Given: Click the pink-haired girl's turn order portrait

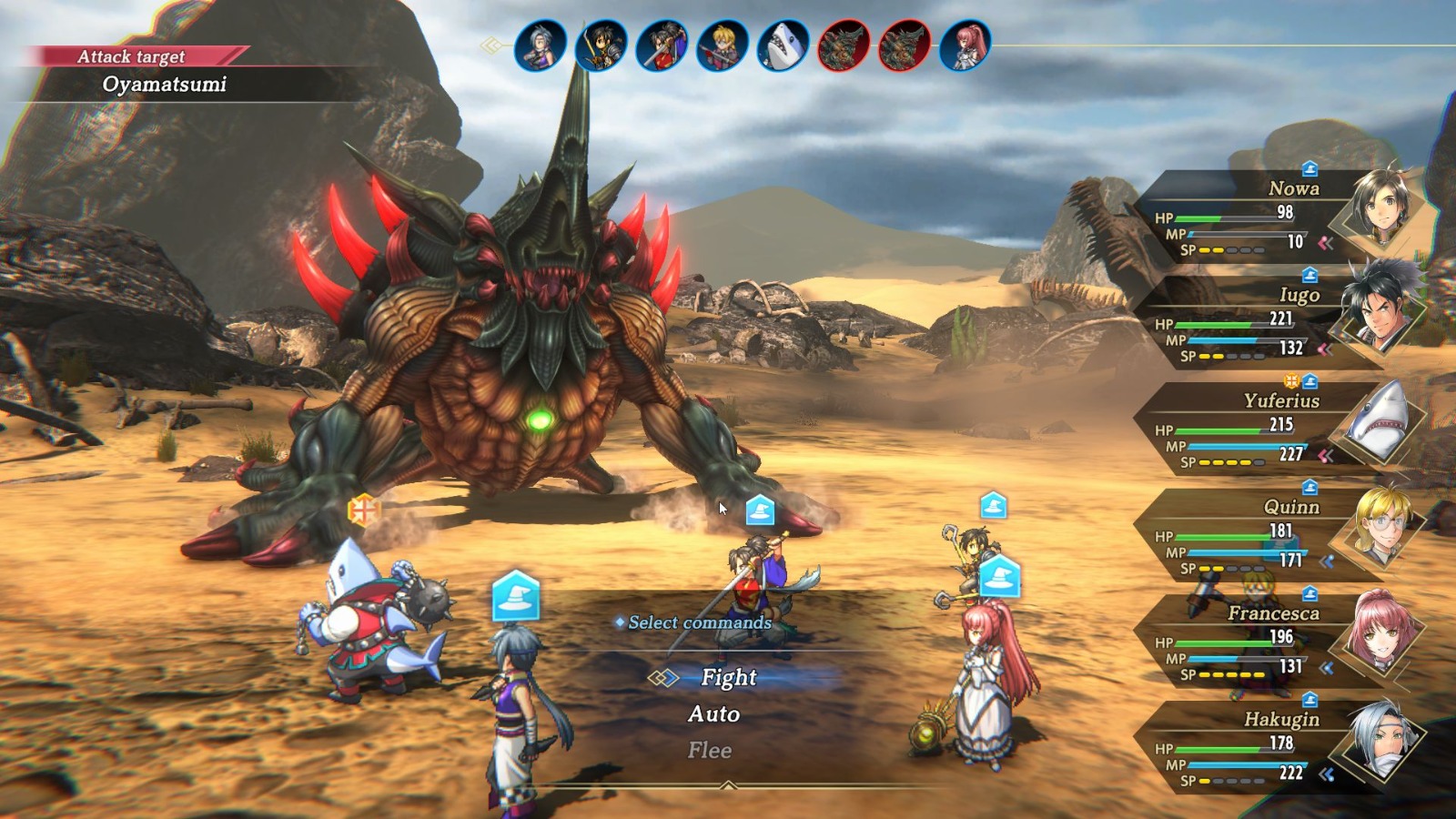Looking at the screenshot, I should click(965, 45).
